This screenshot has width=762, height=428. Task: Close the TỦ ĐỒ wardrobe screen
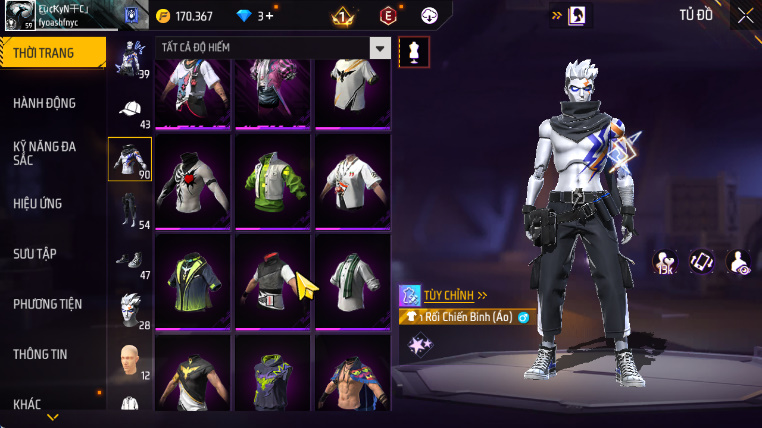[x=745, y=15]
